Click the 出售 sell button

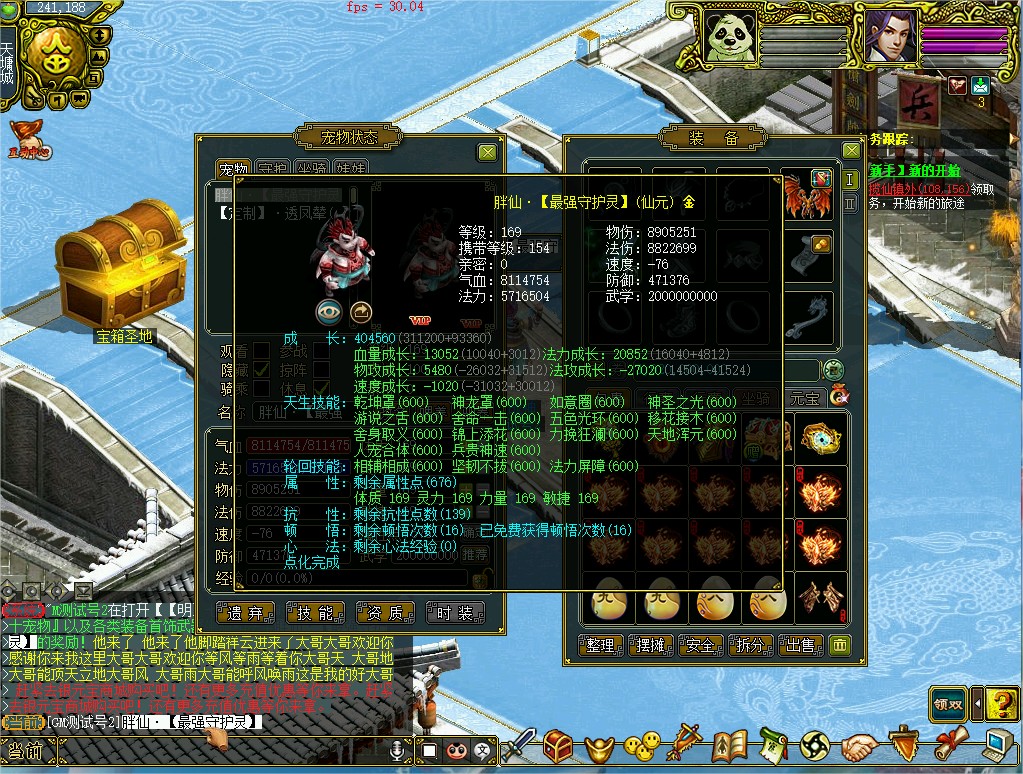800,645
